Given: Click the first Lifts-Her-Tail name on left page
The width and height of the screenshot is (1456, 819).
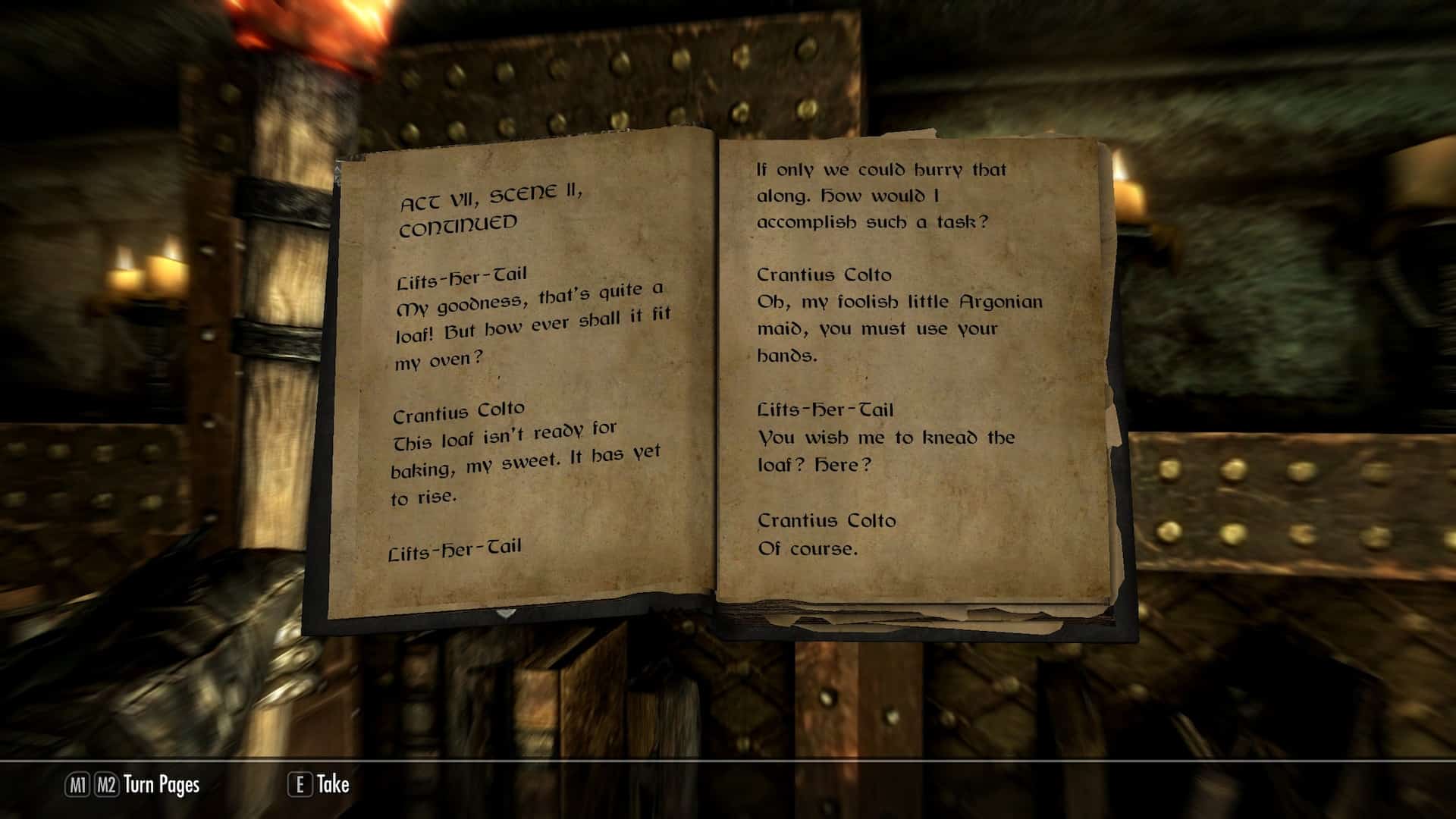Looking at the screenshot, I should (461, 276).
